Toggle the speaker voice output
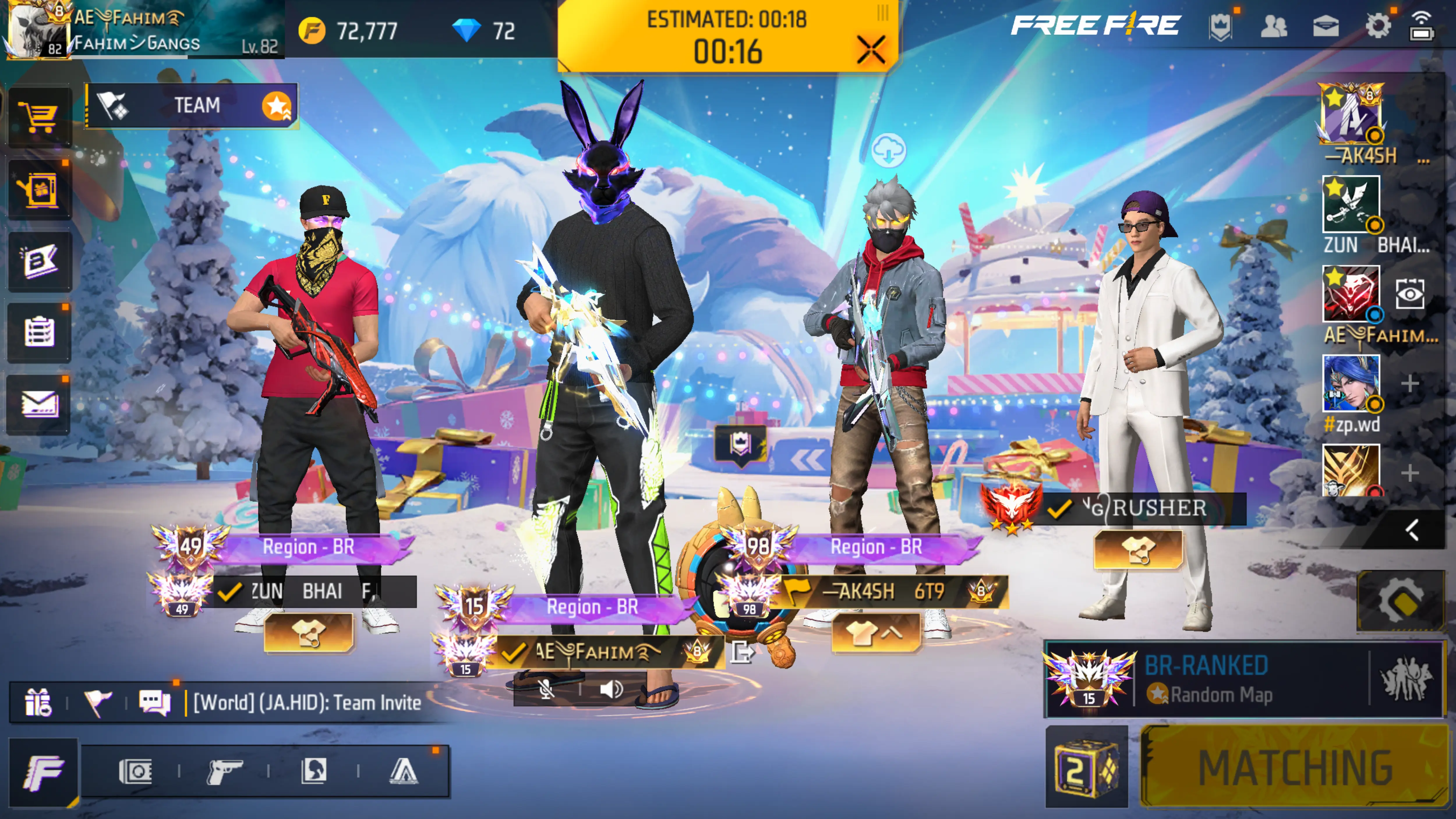The width and height of the screenshot is (1456, 819). 611,689
